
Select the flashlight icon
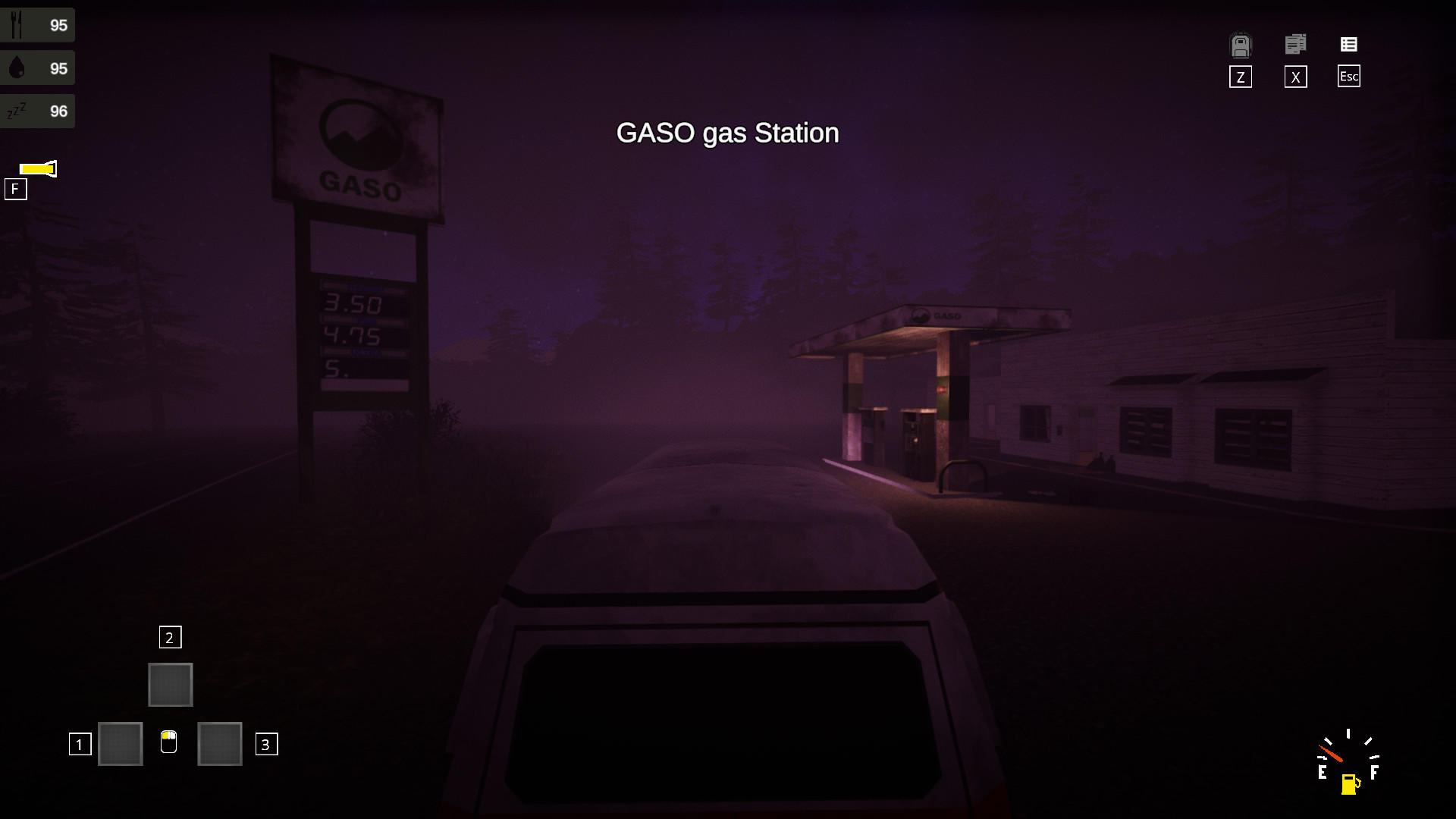(x=36, y=169)
